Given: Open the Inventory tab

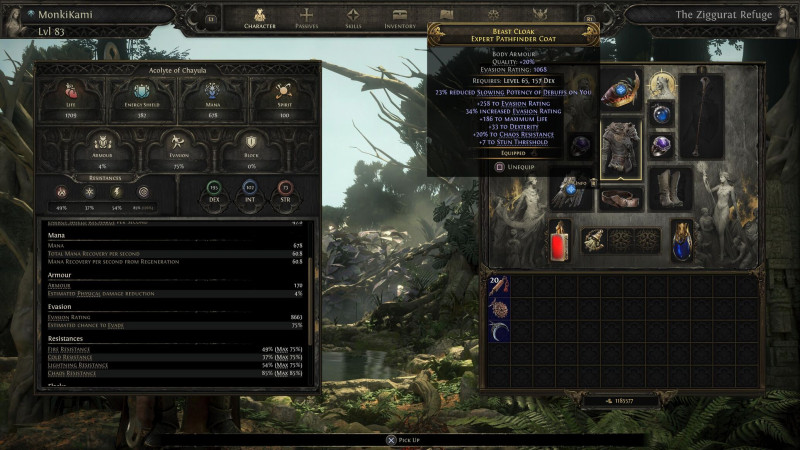Looking at the screenshot, I should coord(400,18).
